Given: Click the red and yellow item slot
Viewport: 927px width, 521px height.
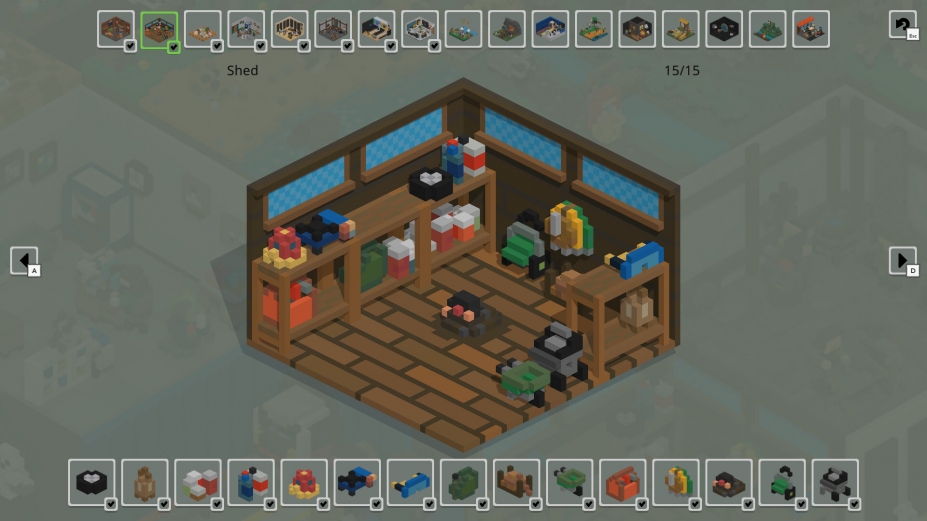Looking at the screenshot, I should coord(304,482).
